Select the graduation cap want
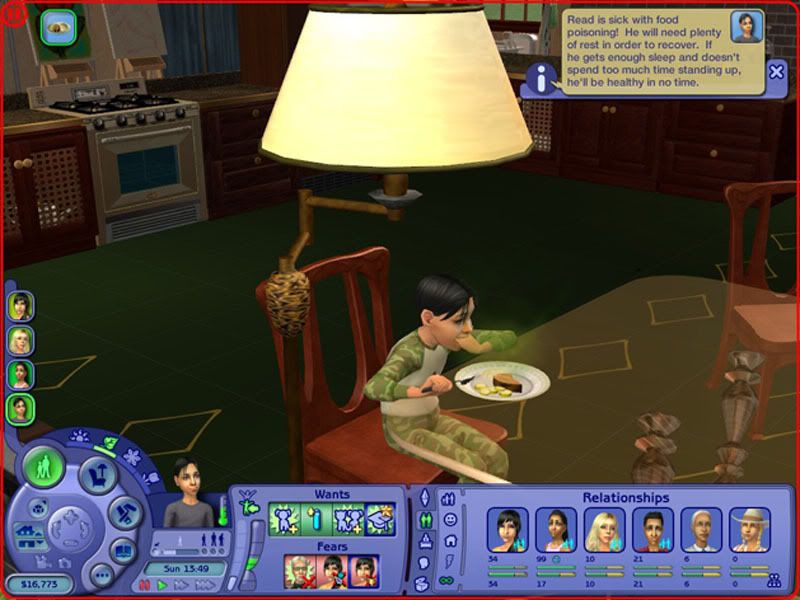Viewport: 800px width, 600px height. point(381,518)
